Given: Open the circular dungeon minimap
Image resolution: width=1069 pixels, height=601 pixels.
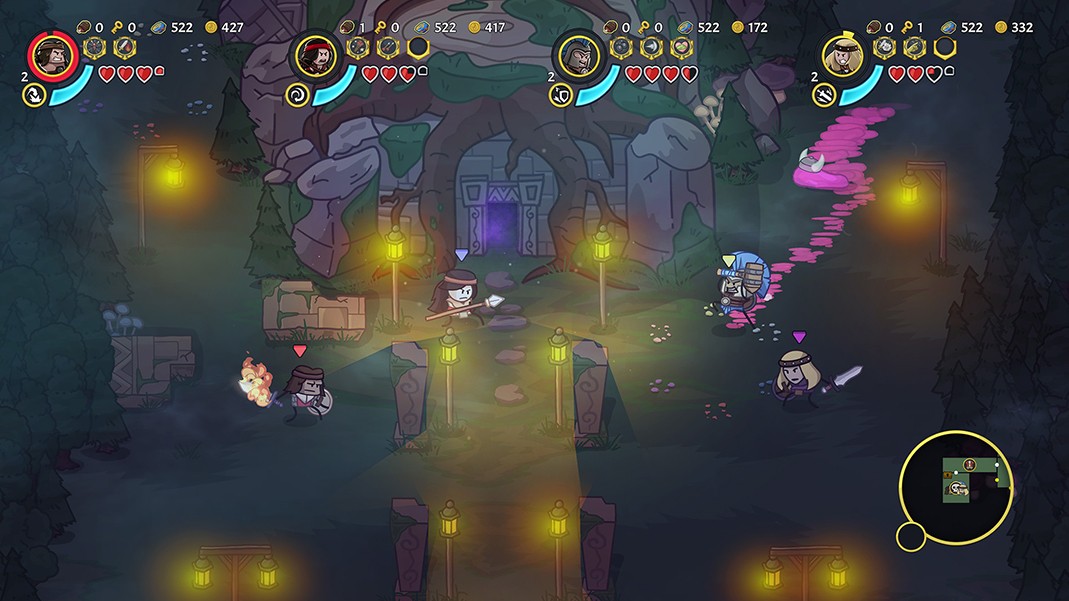Looking at the screenshot, I should (956, 487).
